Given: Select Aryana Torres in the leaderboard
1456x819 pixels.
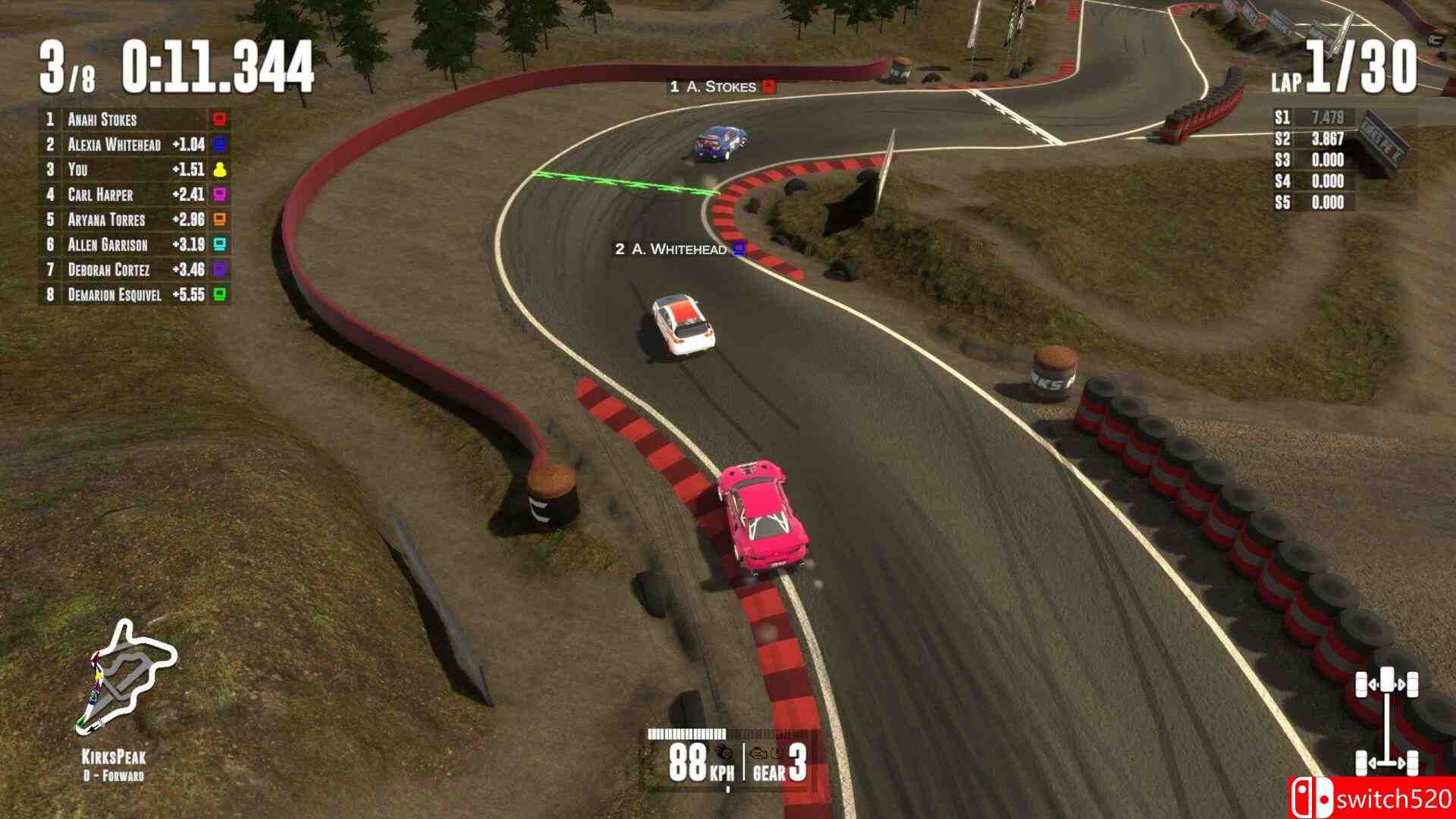Looking at the screenshot, I should coord(133,219).
